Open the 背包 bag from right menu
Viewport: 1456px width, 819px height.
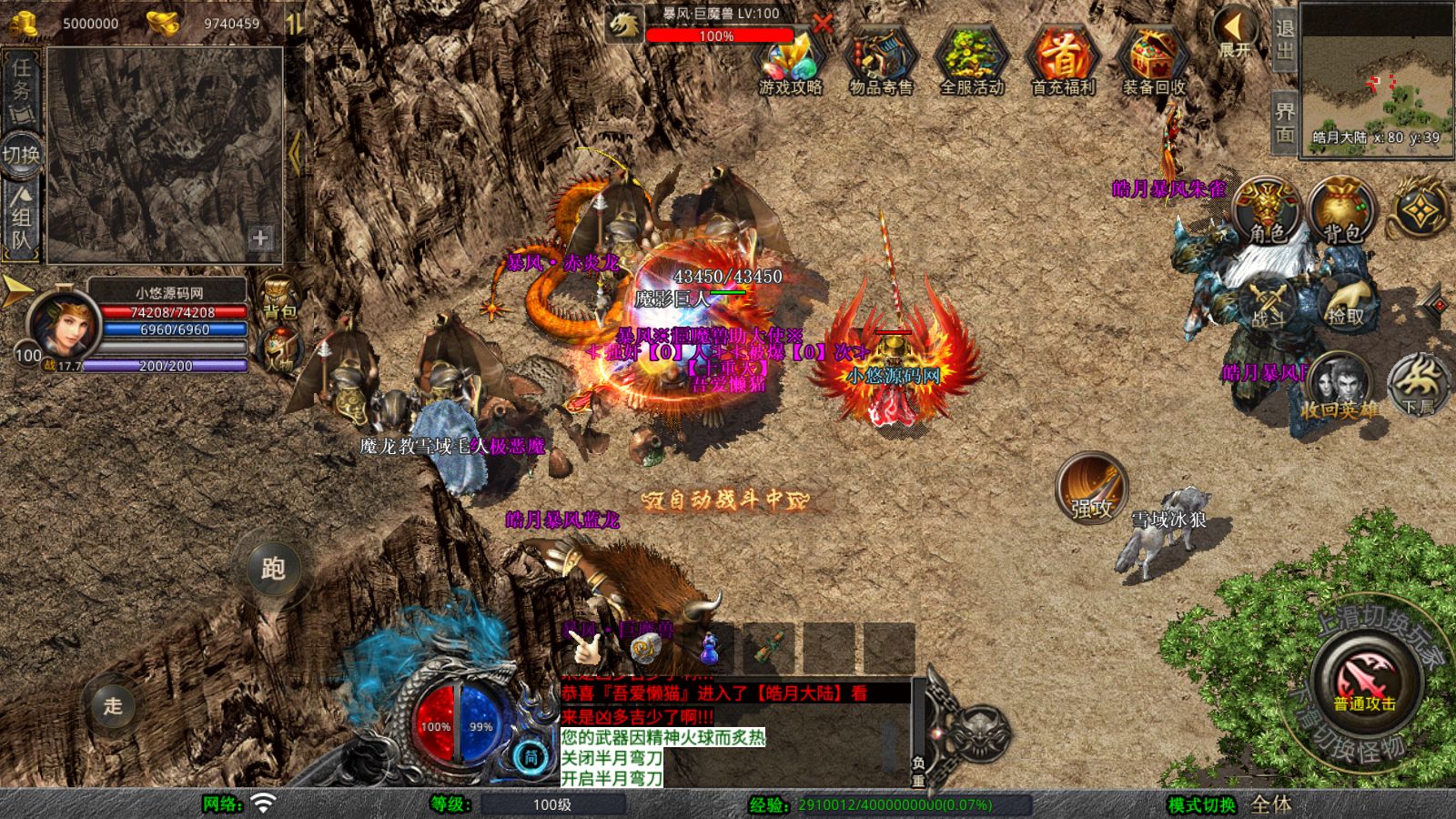click(1341, 211)
